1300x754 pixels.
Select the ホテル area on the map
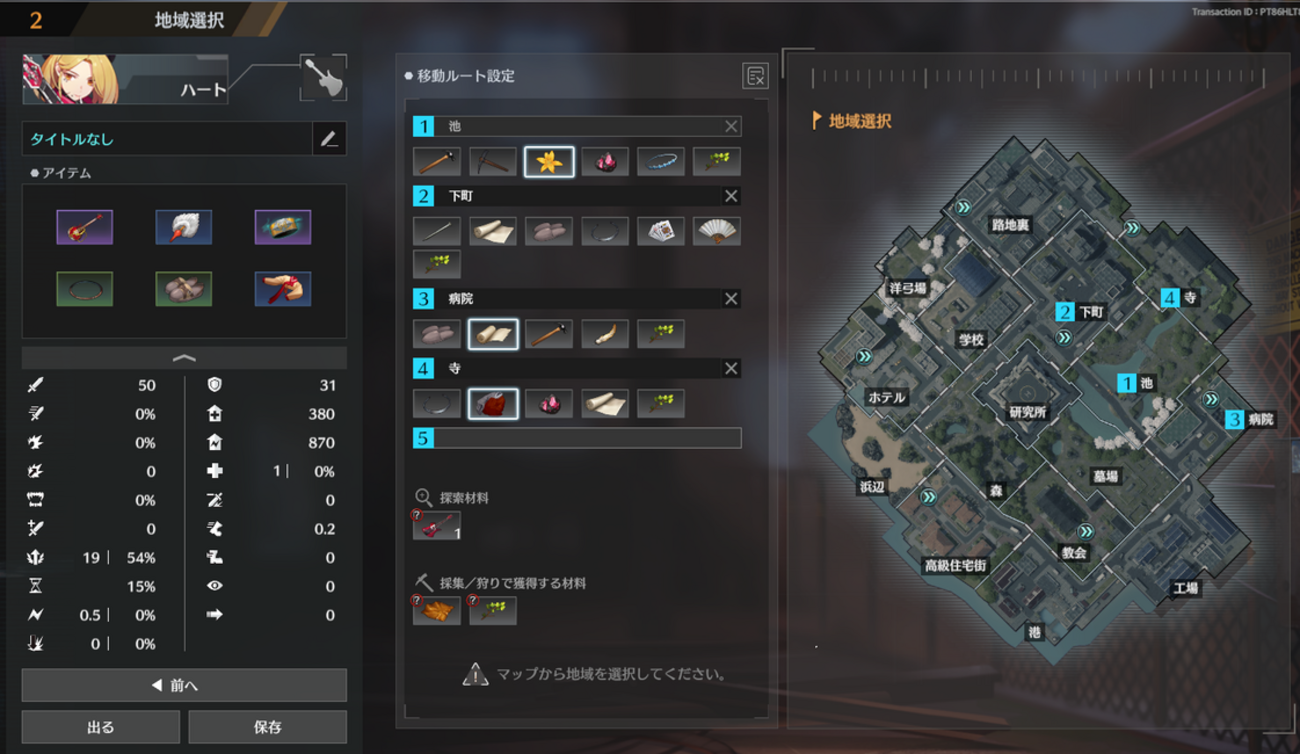[x=886, y=397]
